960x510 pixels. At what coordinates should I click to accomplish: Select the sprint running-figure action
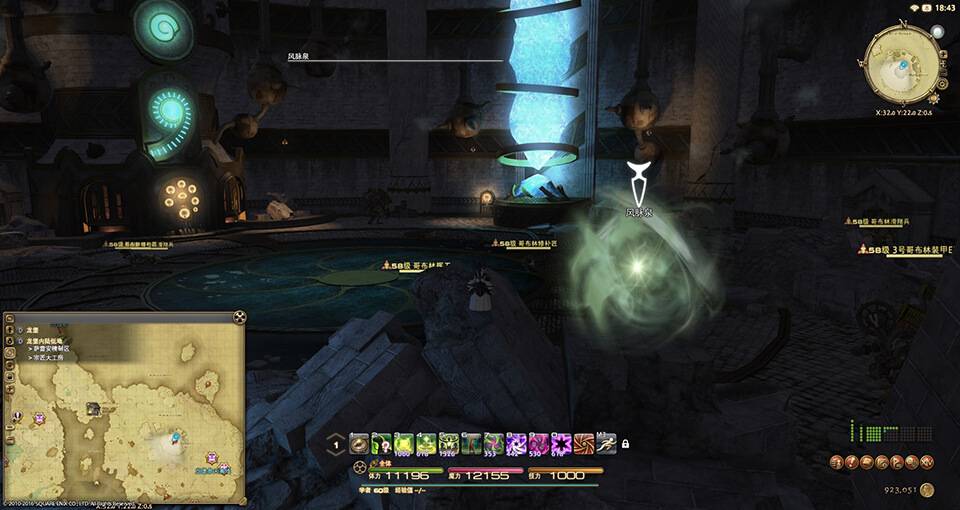(x=606, y=443)
